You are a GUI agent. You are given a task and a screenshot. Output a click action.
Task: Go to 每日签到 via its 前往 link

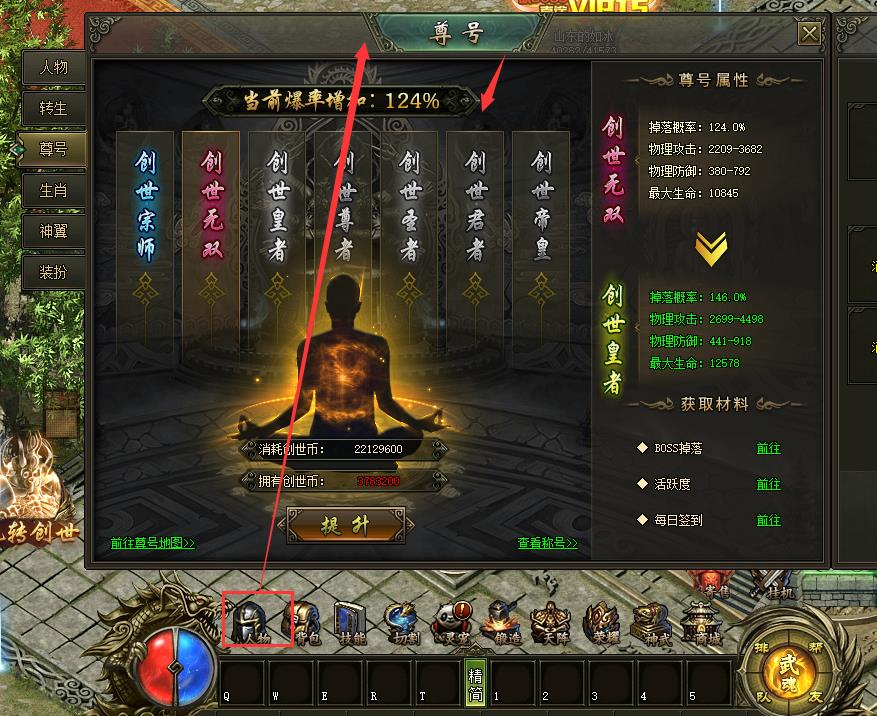[768, 521]
